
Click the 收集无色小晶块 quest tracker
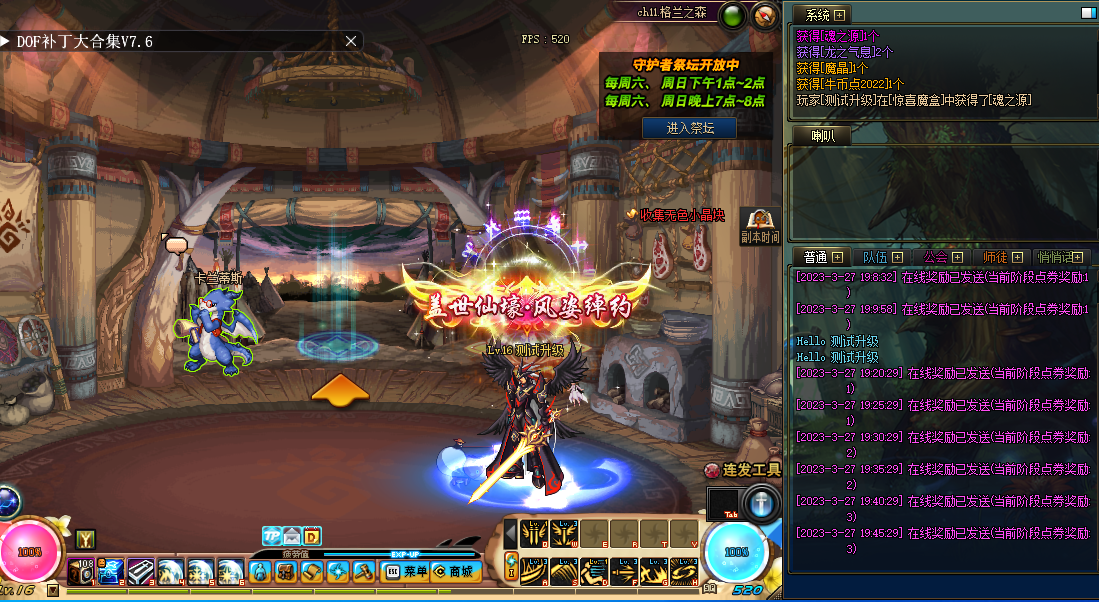(x=674, y=214)
